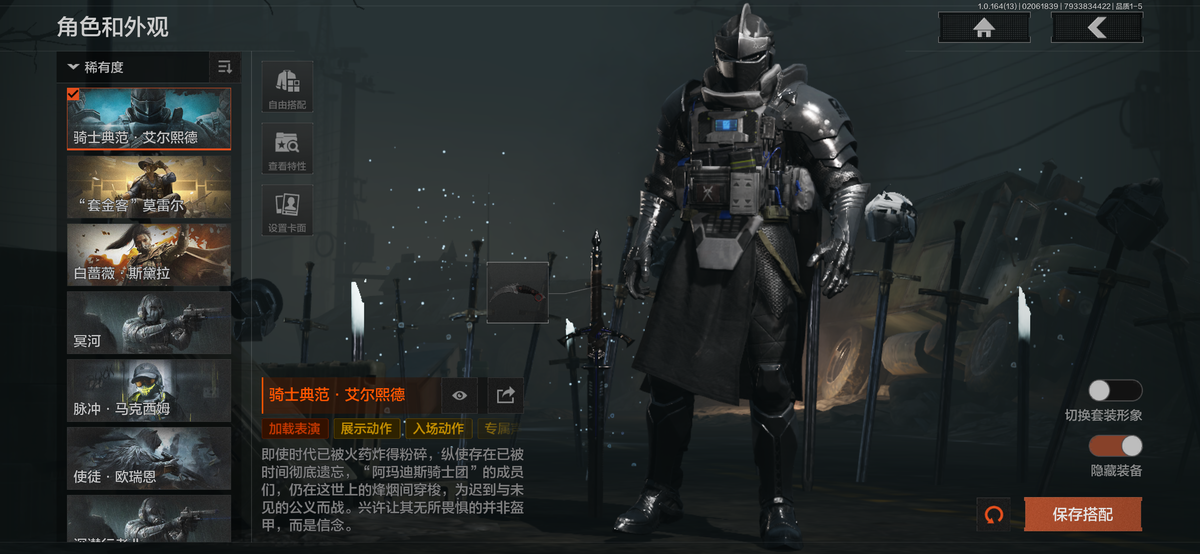This screenshot has width=1200, height=554.
Task: Toggle the 隐藏装备 switch
Action: click(1115, 446)
